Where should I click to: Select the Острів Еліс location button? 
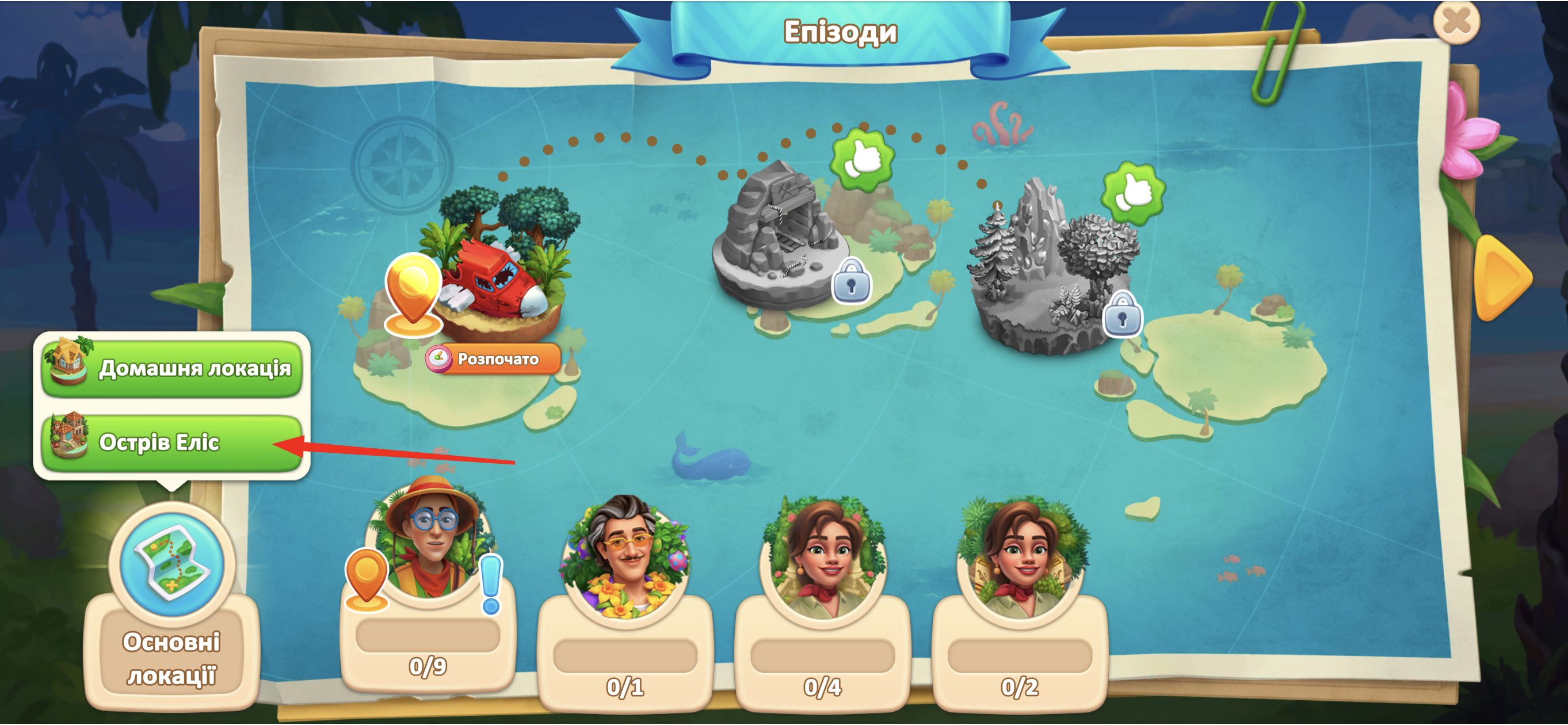tap(172, 442)
